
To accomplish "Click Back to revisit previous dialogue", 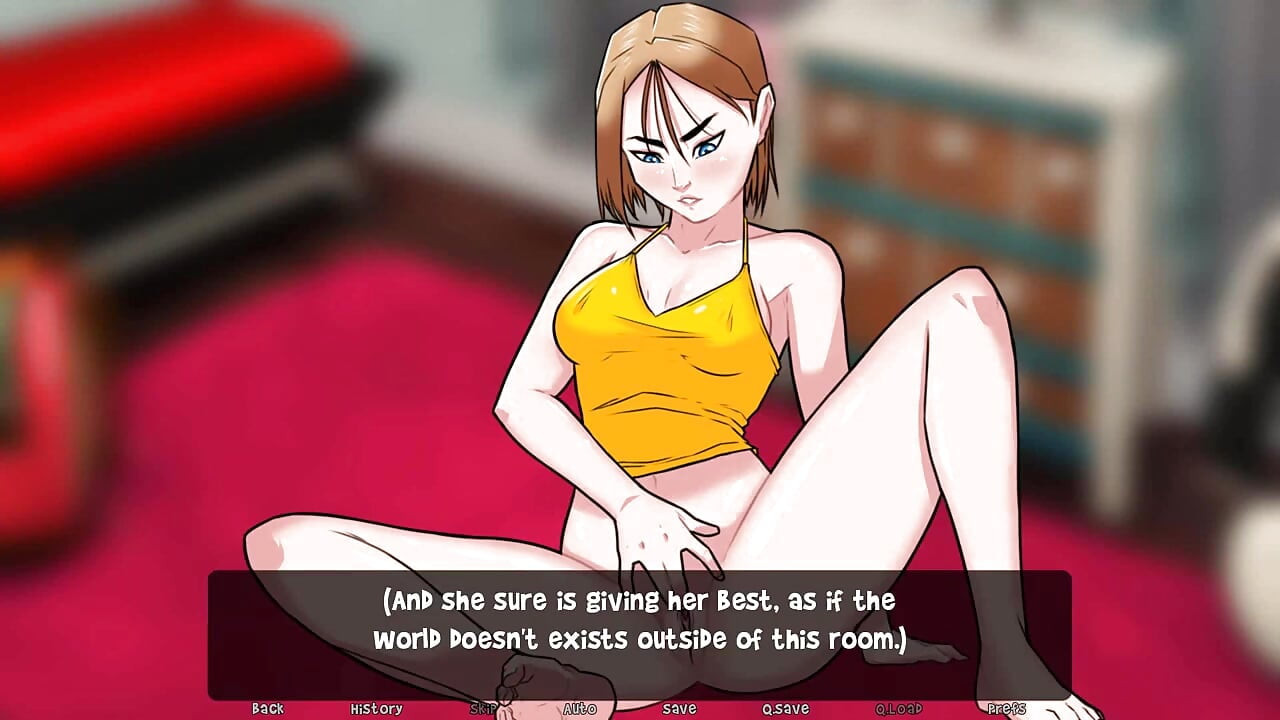I will pyautogui.click(x=267, y=708).
